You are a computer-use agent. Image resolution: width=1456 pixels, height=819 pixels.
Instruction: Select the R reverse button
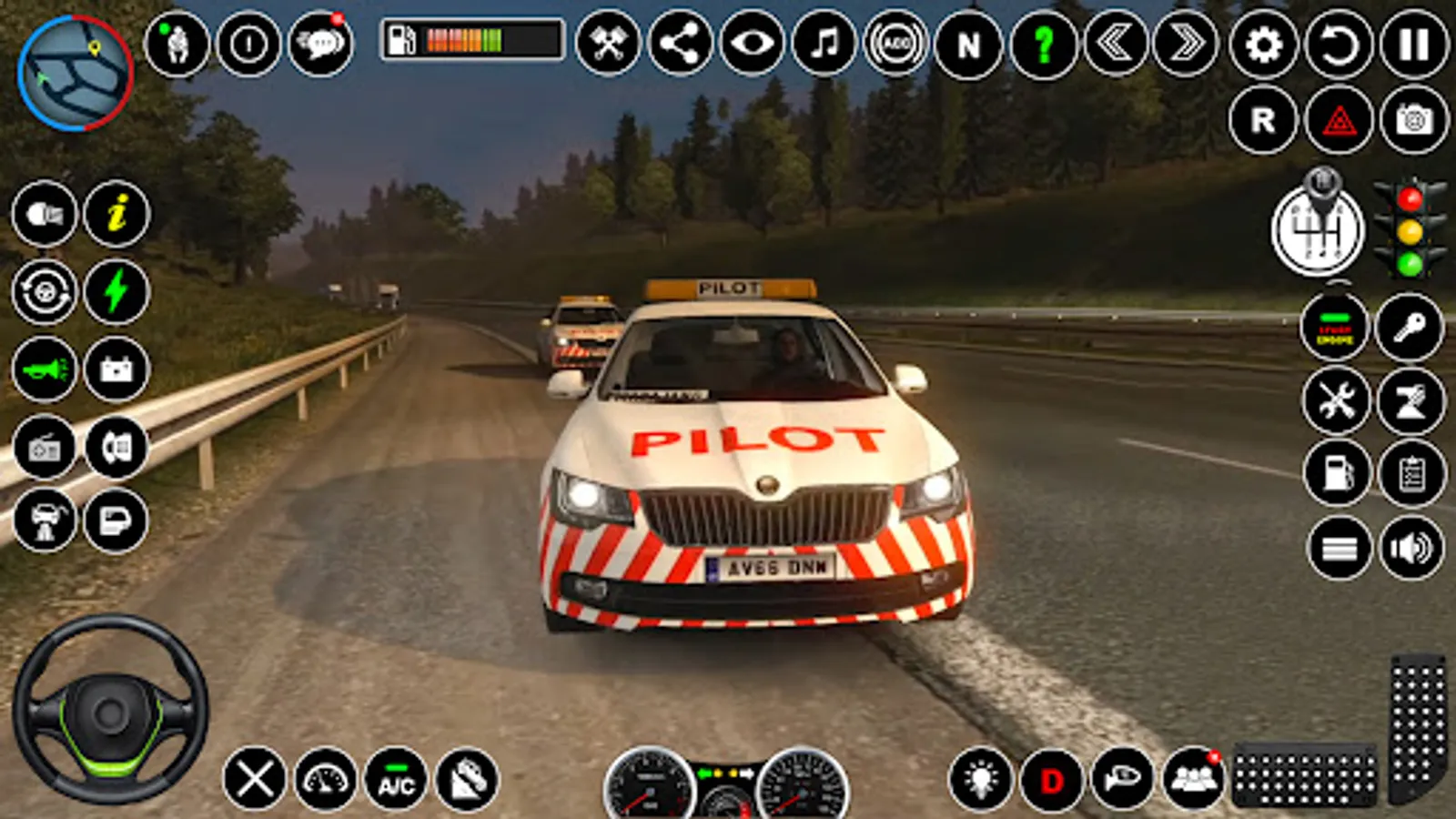[1263, 119]
